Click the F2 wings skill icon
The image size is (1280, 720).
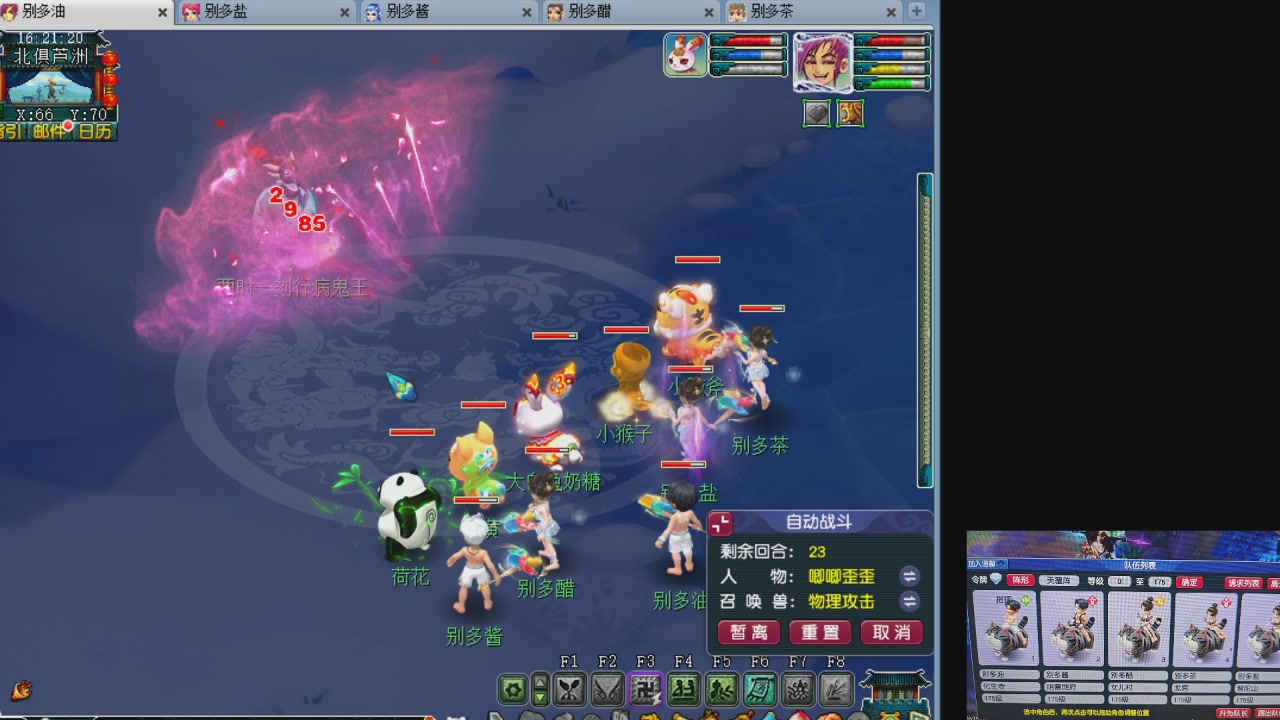click(609, 688)
